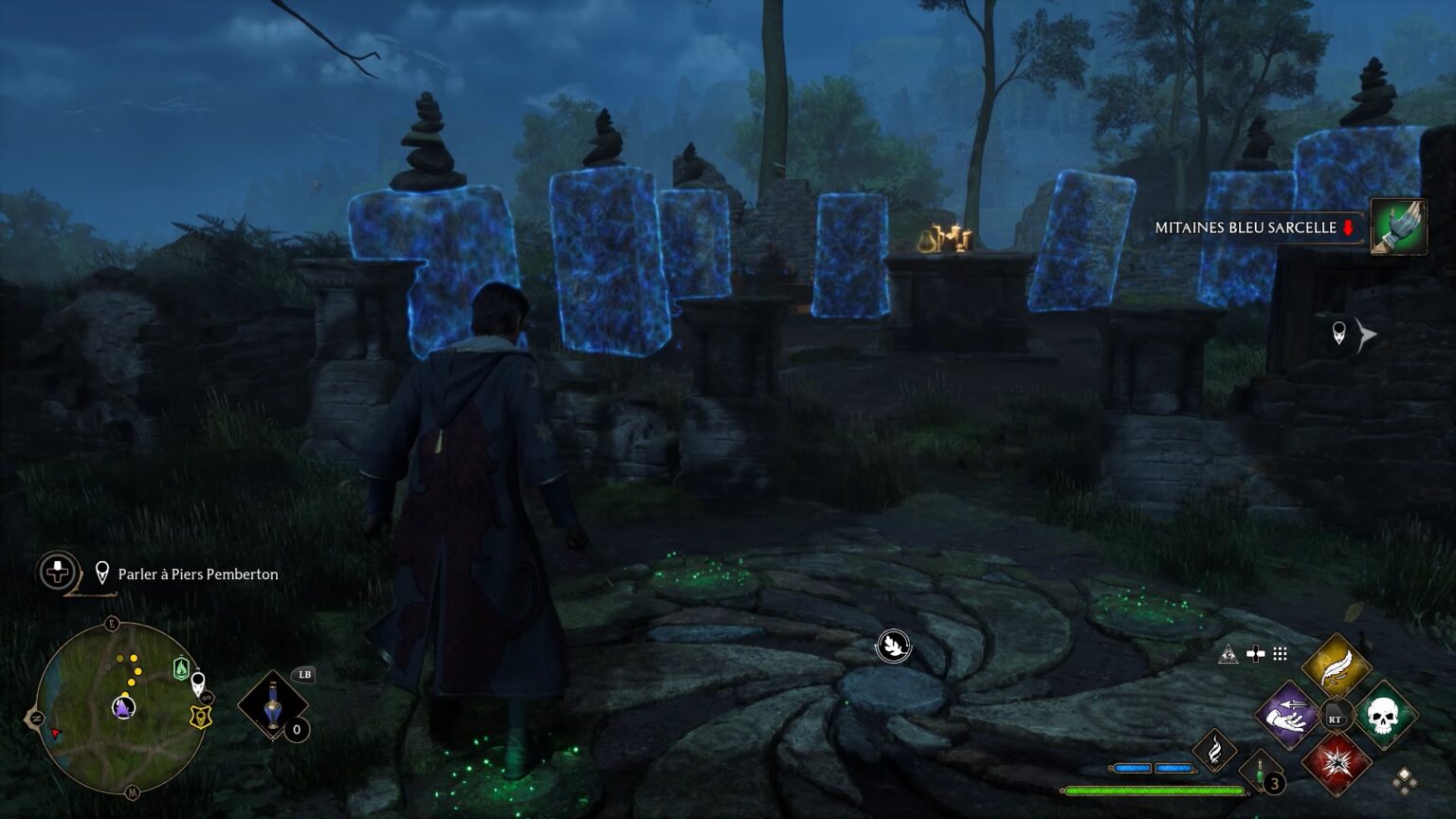This screenshot has height=819, width=1456.
Task: Click the quest shield marker on the minimap
Action: tap(199, 717)
